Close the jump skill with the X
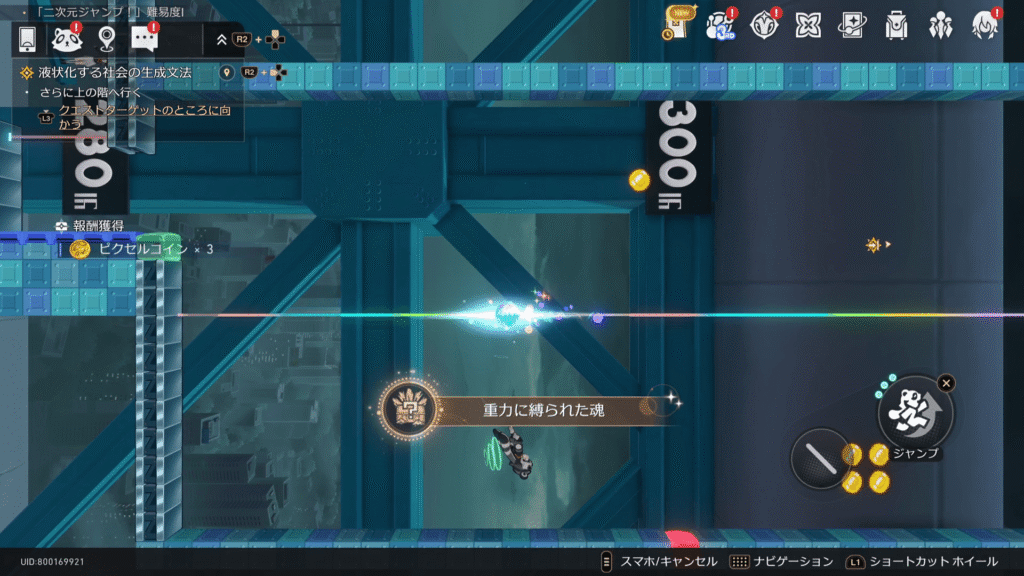The width and height of the screenshot is (1024, 576). coord(946,382)
